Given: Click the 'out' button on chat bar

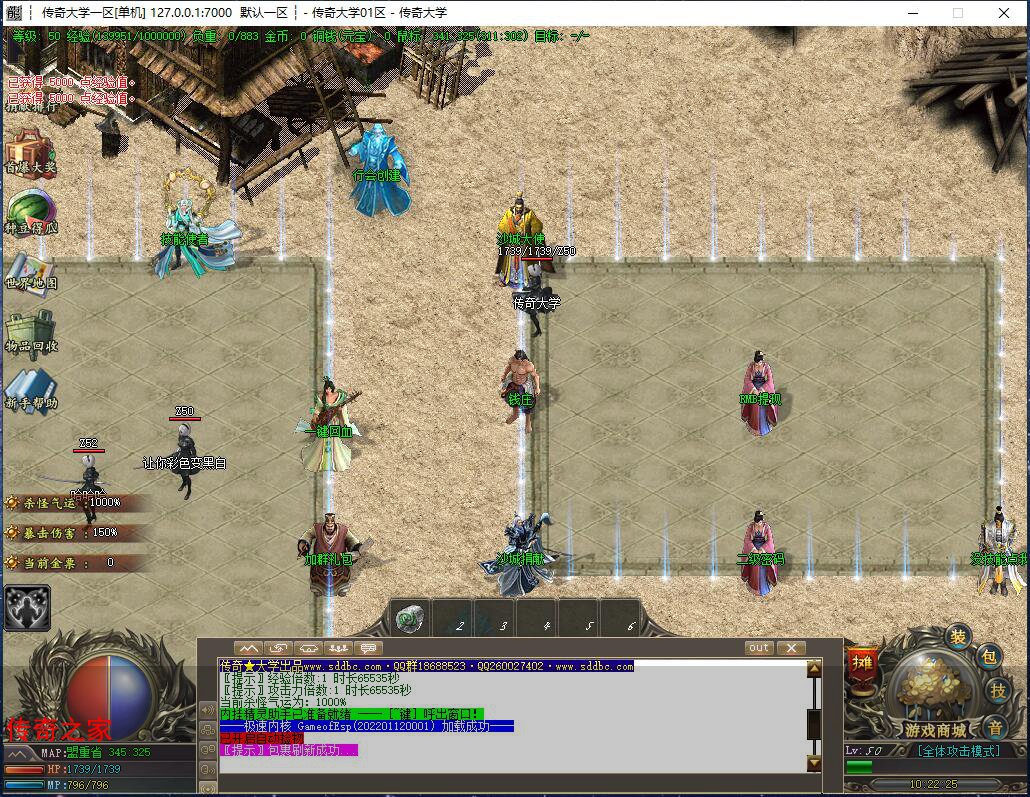Looking at the screenshot, I should click(759, 648).
